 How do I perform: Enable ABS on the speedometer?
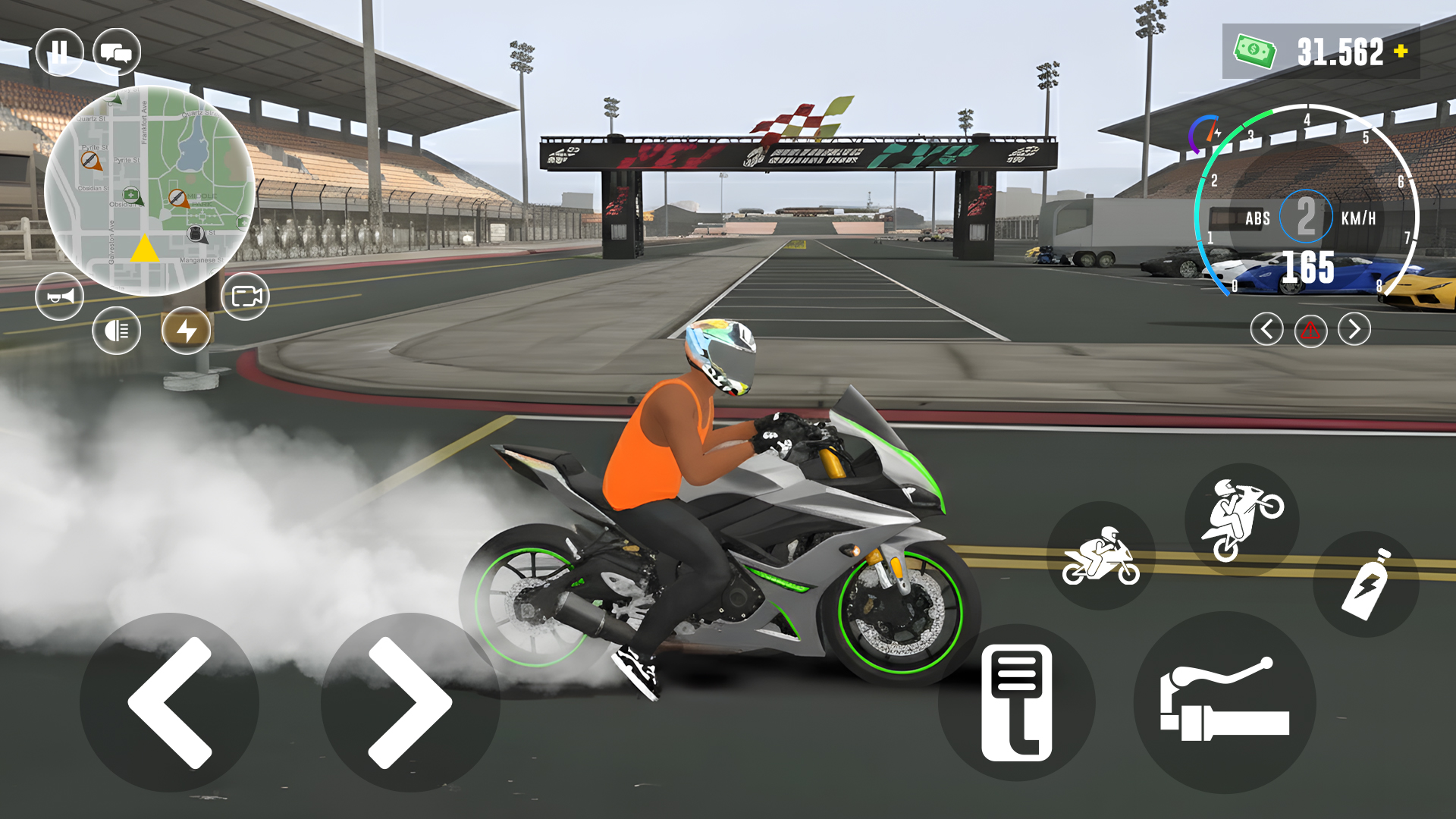(x=1257, y=218)
